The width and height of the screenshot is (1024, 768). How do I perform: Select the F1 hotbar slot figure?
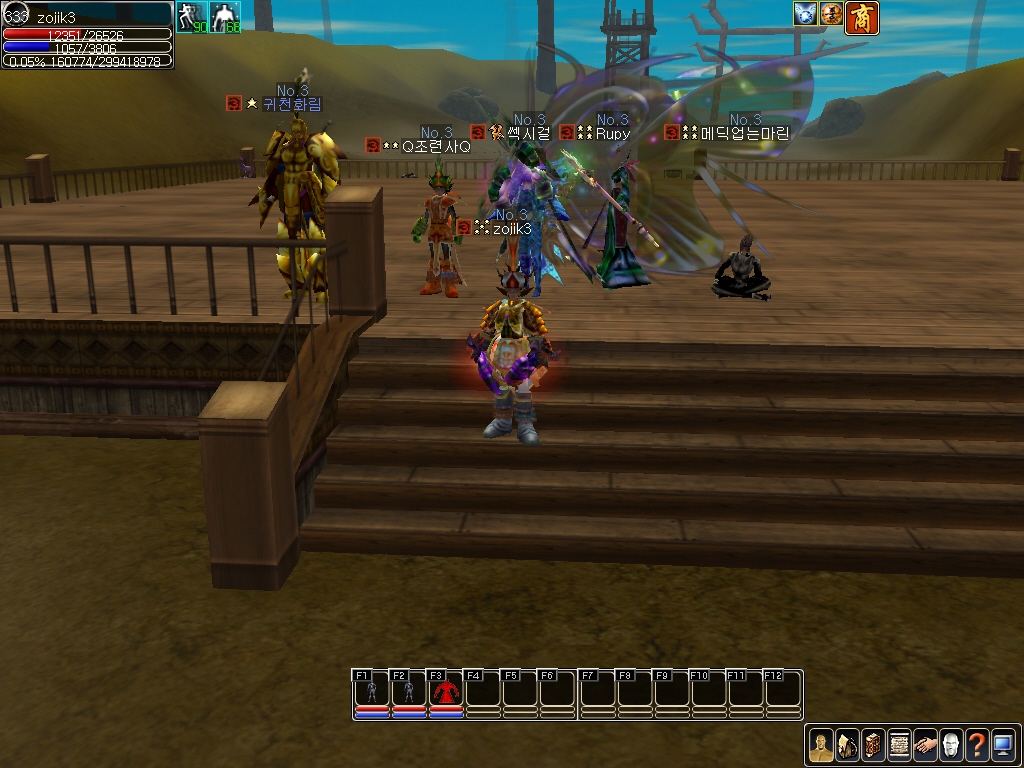tap(372, 691)
